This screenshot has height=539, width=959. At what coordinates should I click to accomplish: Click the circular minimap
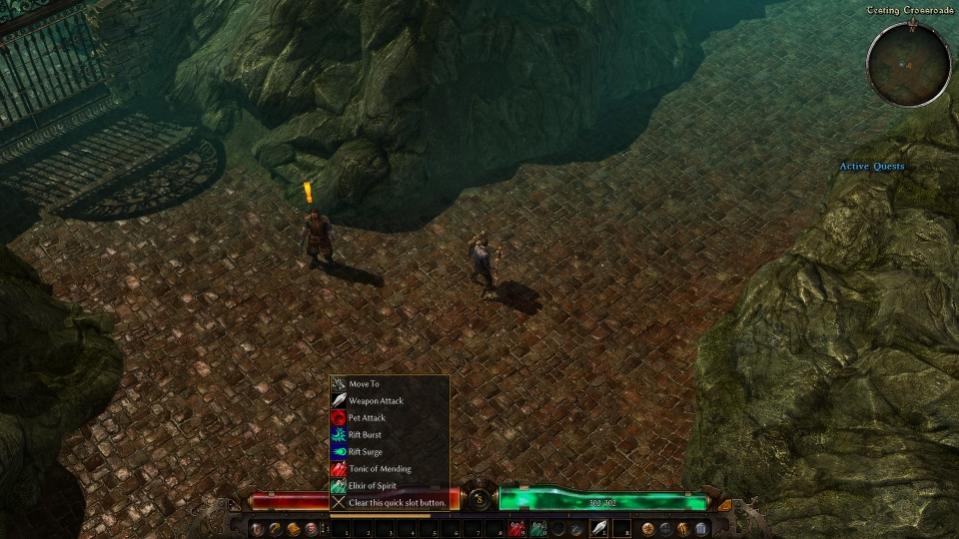click(x=908, y=65)
